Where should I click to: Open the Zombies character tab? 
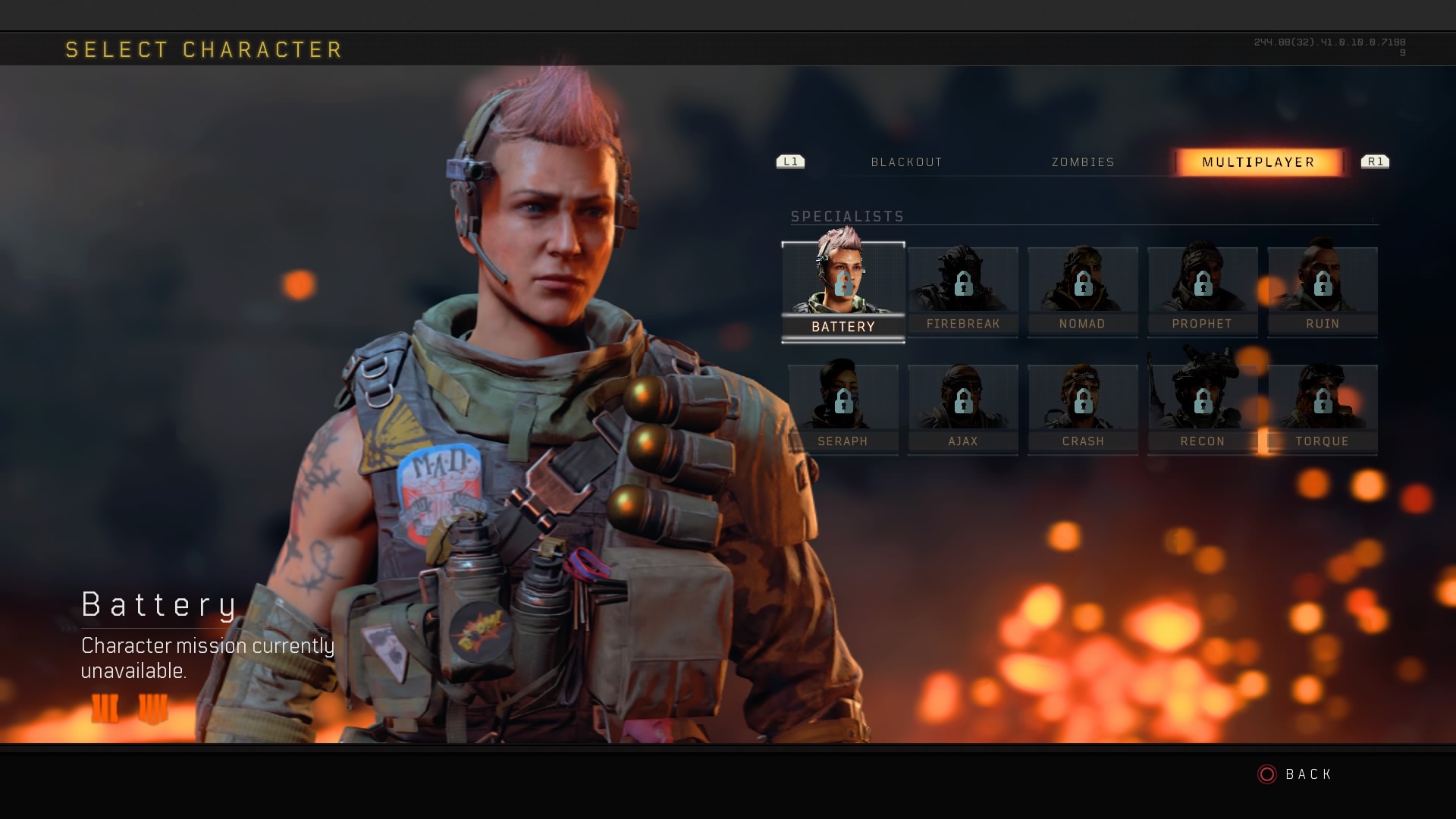click(1083, 162)
